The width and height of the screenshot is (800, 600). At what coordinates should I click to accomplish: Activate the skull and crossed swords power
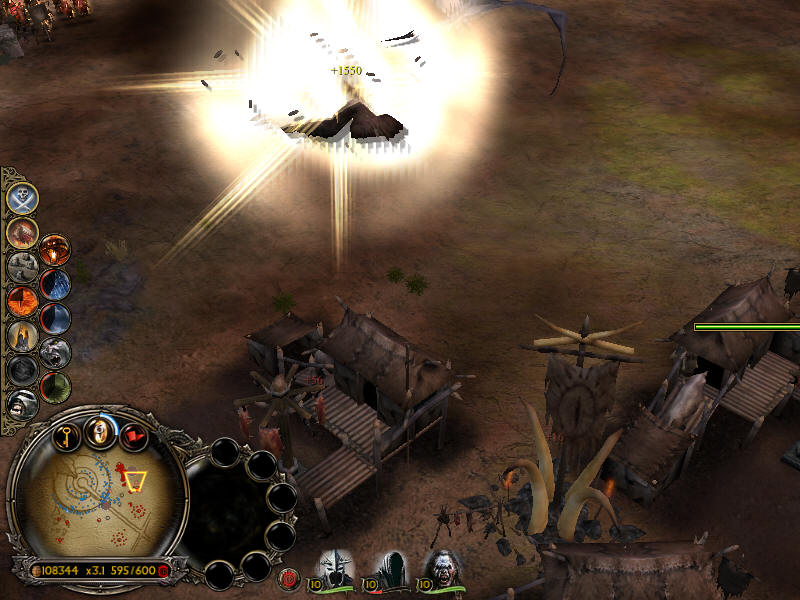tap(22, 198)
